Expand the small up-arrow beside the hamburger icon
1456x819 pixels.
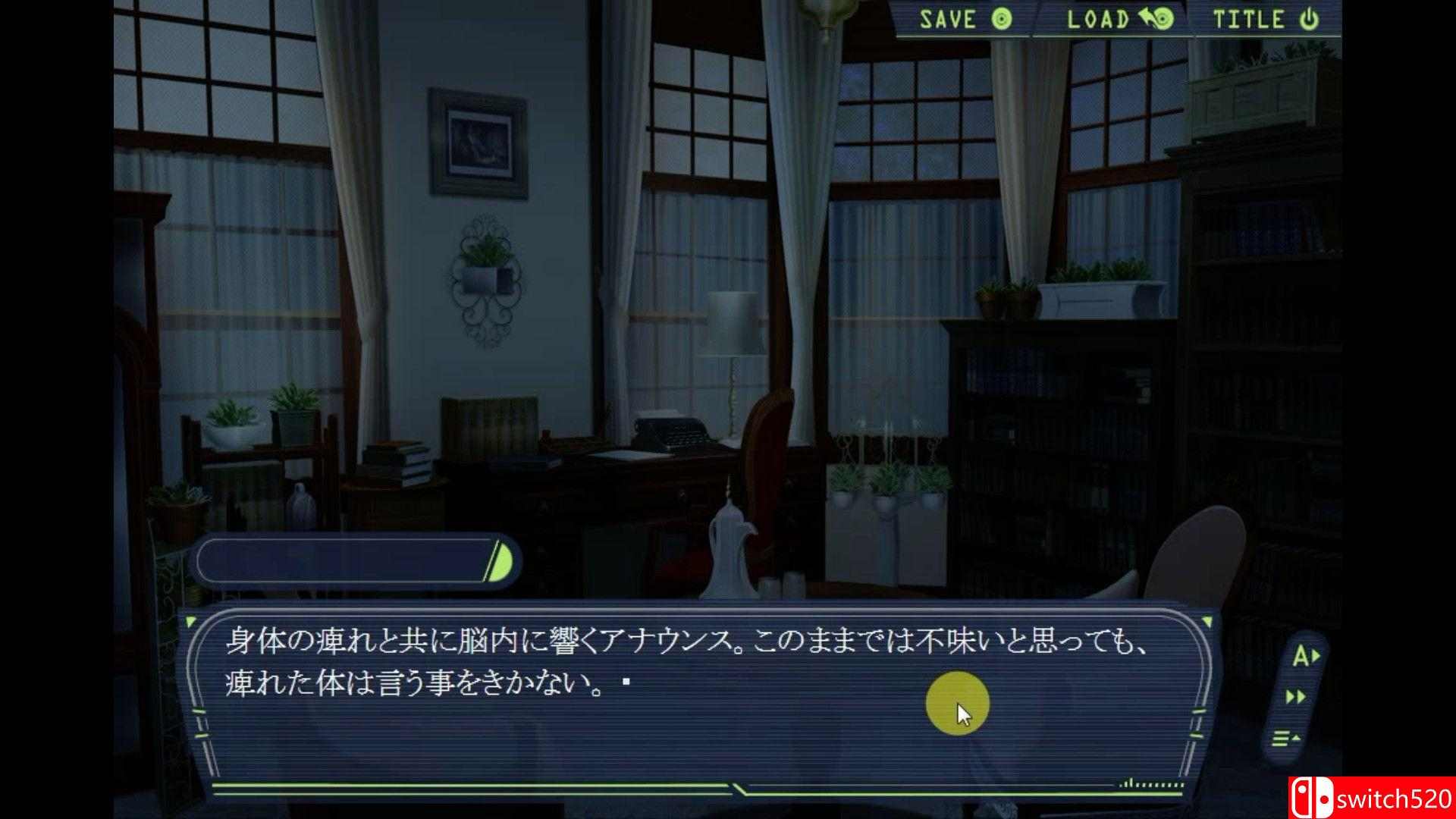(1298, 736)
